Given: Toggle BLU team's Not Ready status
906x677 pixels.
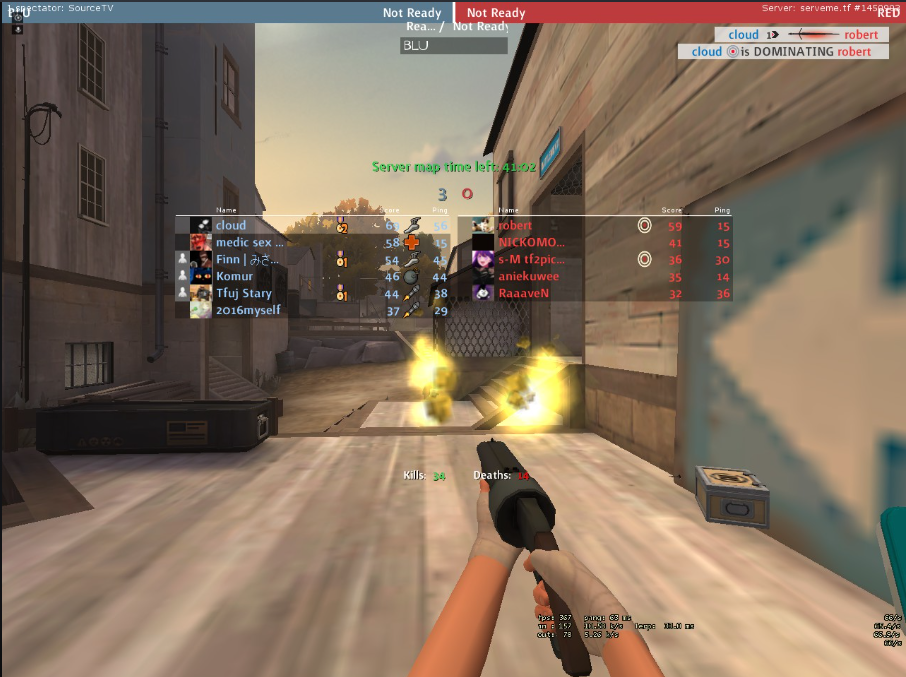Looking at the screenshot, I should (412, 13).
